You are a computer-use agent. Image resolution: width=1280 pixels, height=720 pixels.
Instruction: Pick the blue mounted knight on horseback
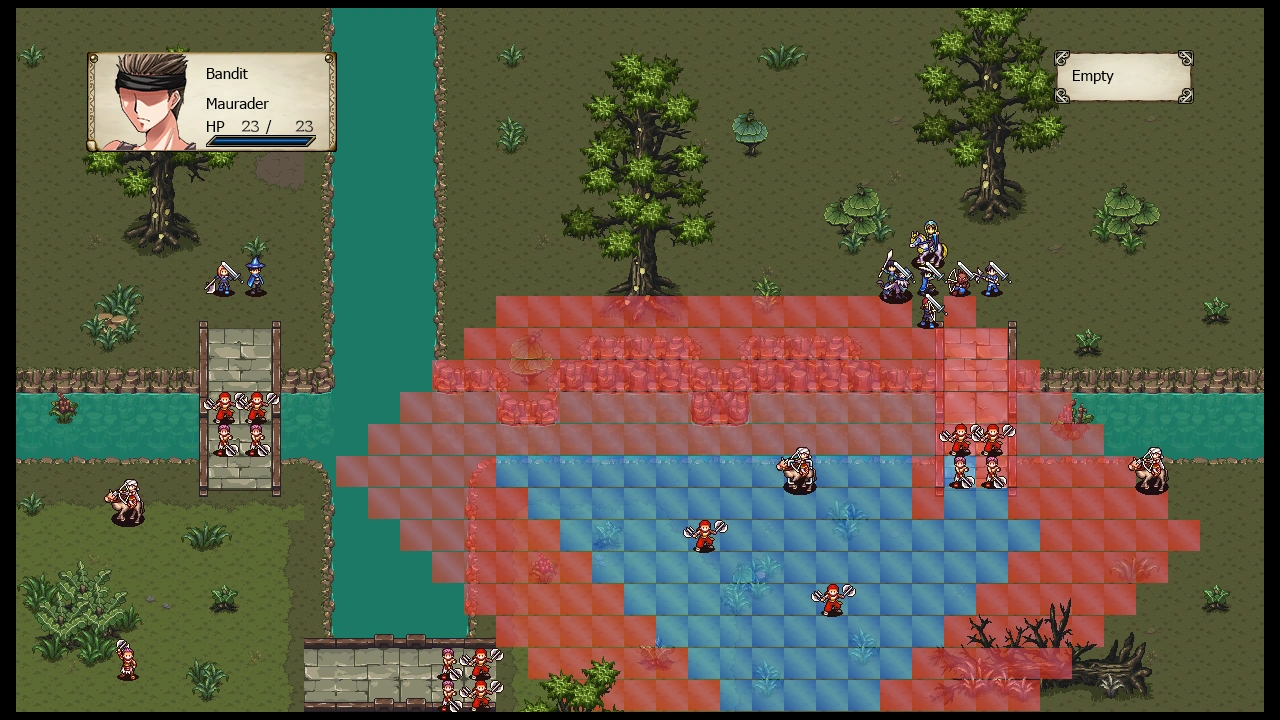click(x=926, y=244)
